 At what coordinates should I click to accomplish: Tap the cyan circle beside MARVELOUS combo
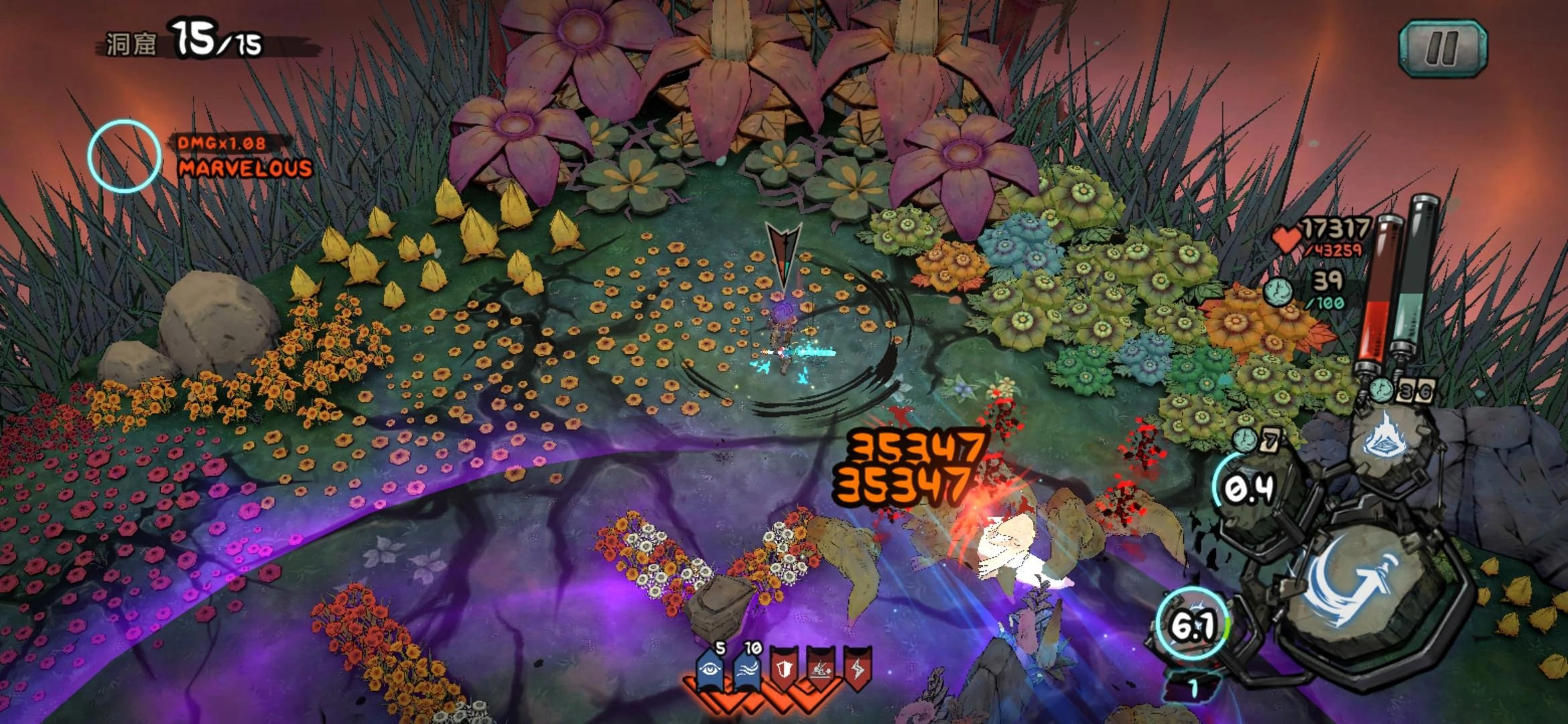pyautogui.click(x=125, y=156)
